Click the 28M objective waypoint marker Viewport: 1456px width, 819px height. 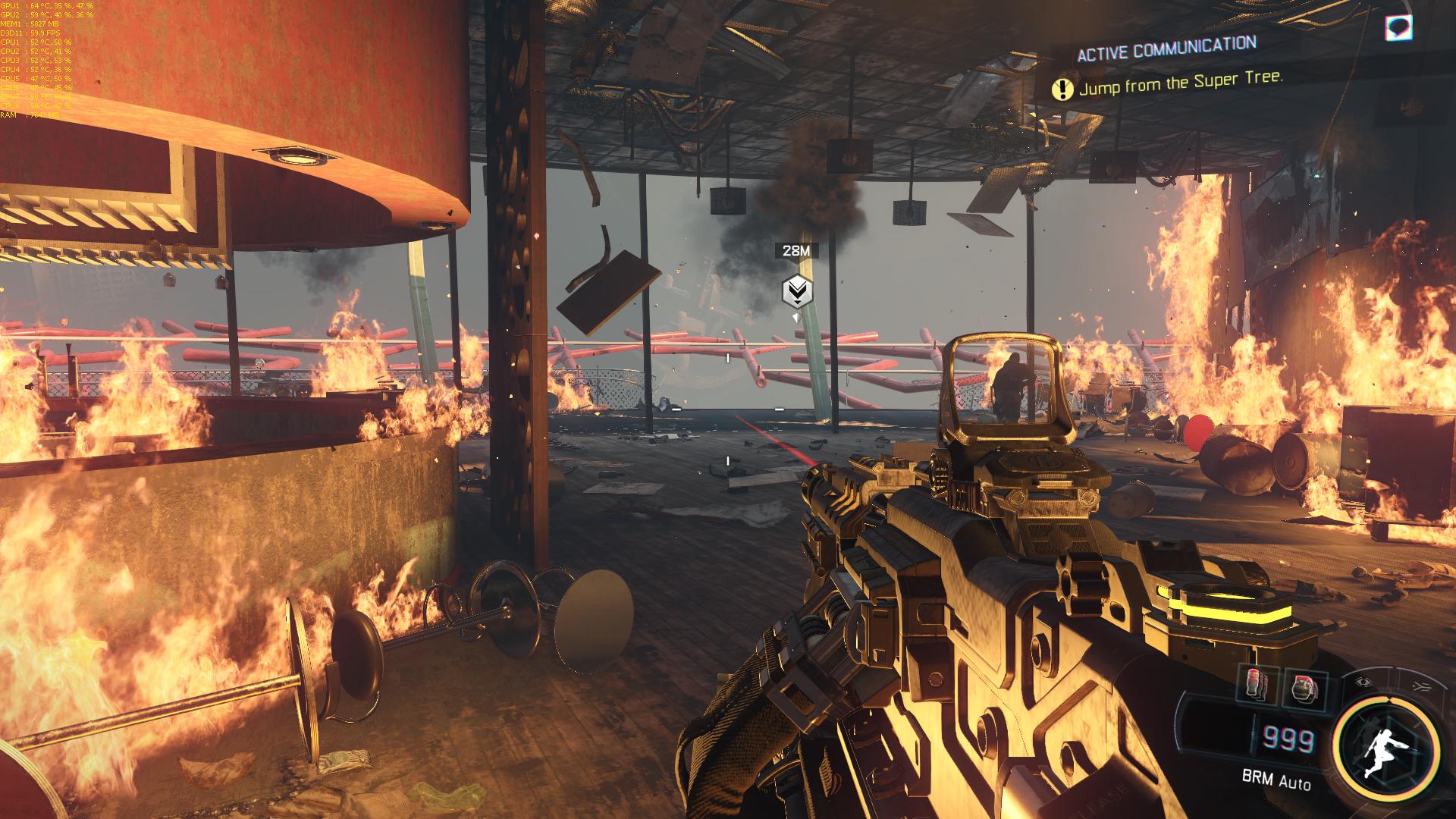point(796,290)
